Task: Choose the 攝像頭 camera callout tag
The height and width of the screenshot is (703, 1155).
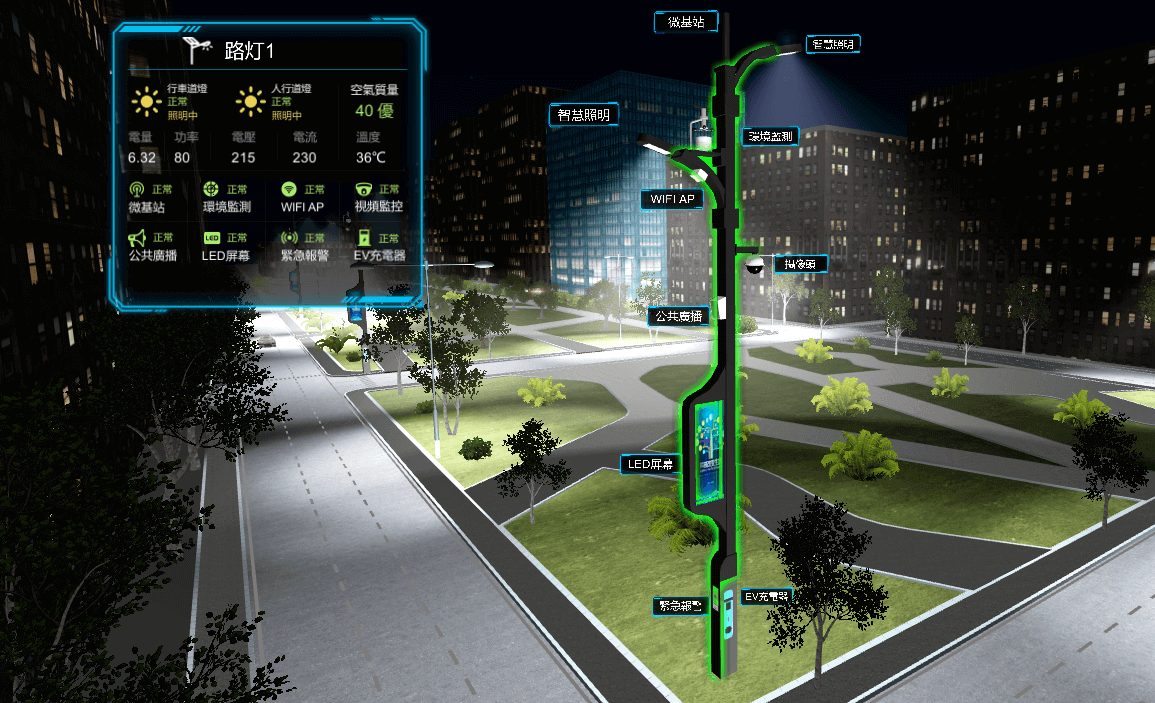Action: coord(800,264)
